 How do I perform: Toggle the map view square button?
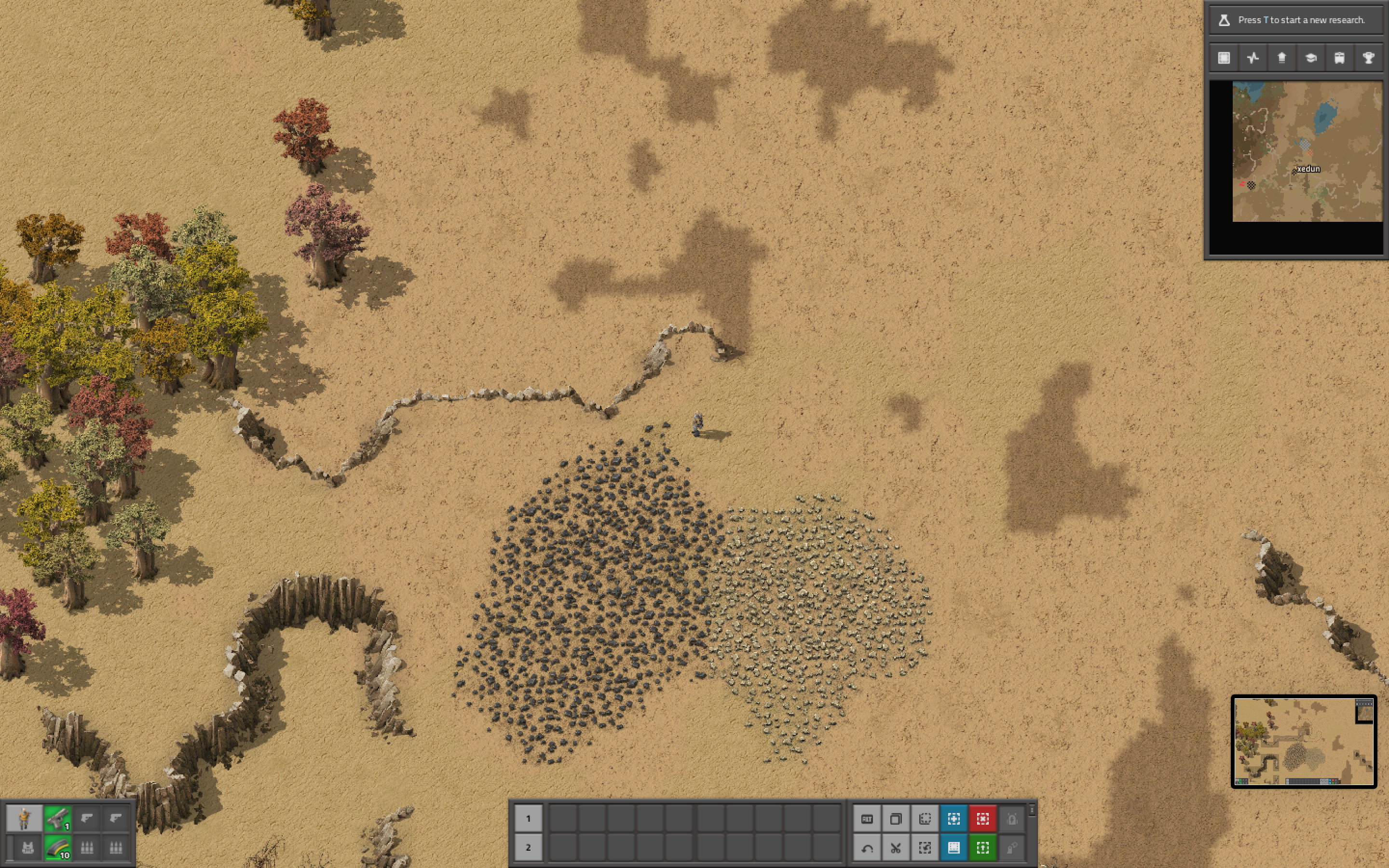(1224, 58)
